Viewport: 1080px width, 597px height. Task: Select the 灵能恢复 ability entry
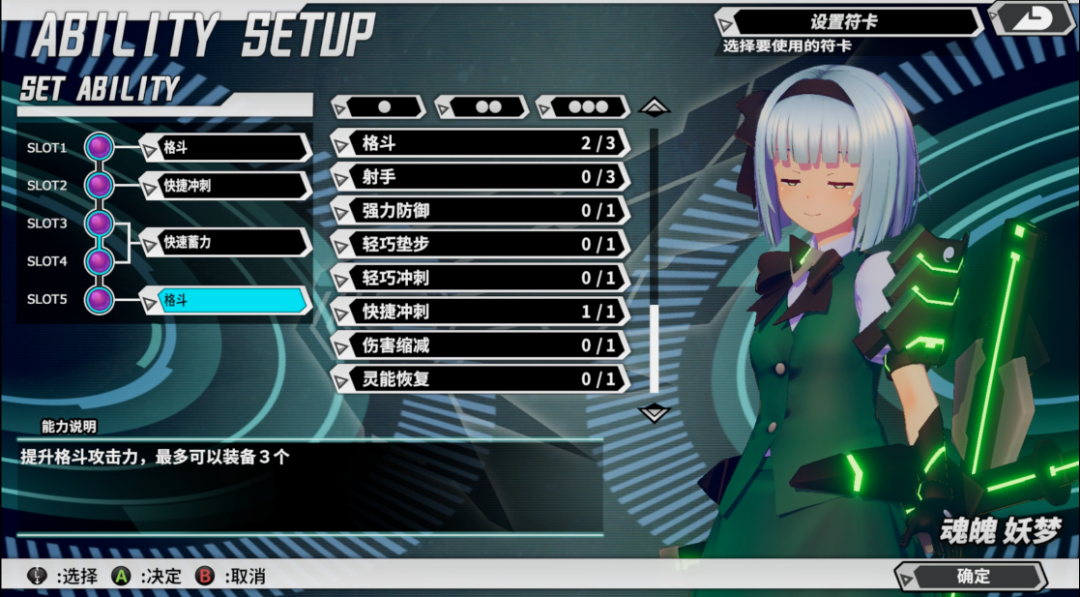[480, 379]
